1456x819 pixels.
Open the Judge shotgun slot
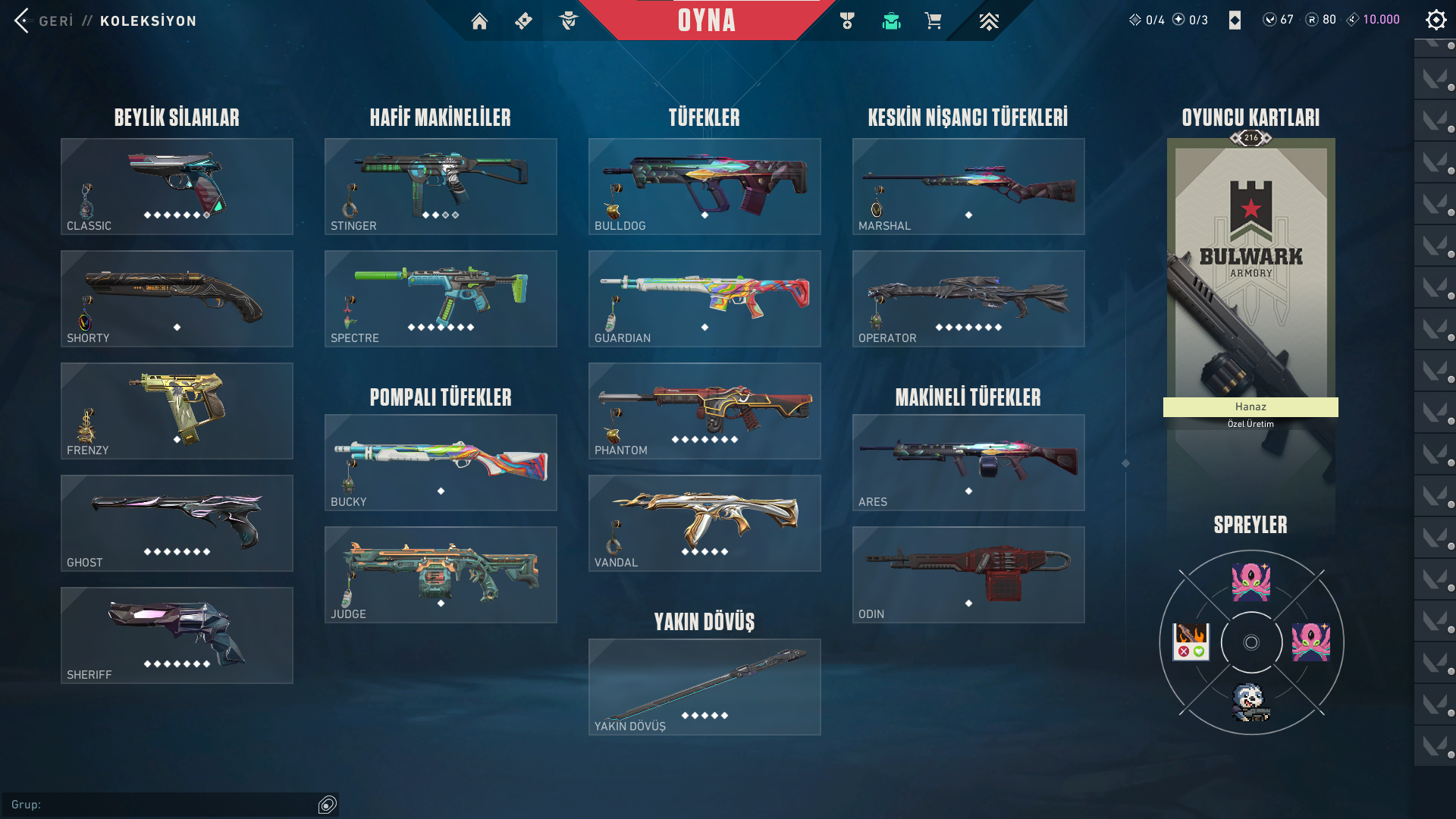[x=441, y=575]
